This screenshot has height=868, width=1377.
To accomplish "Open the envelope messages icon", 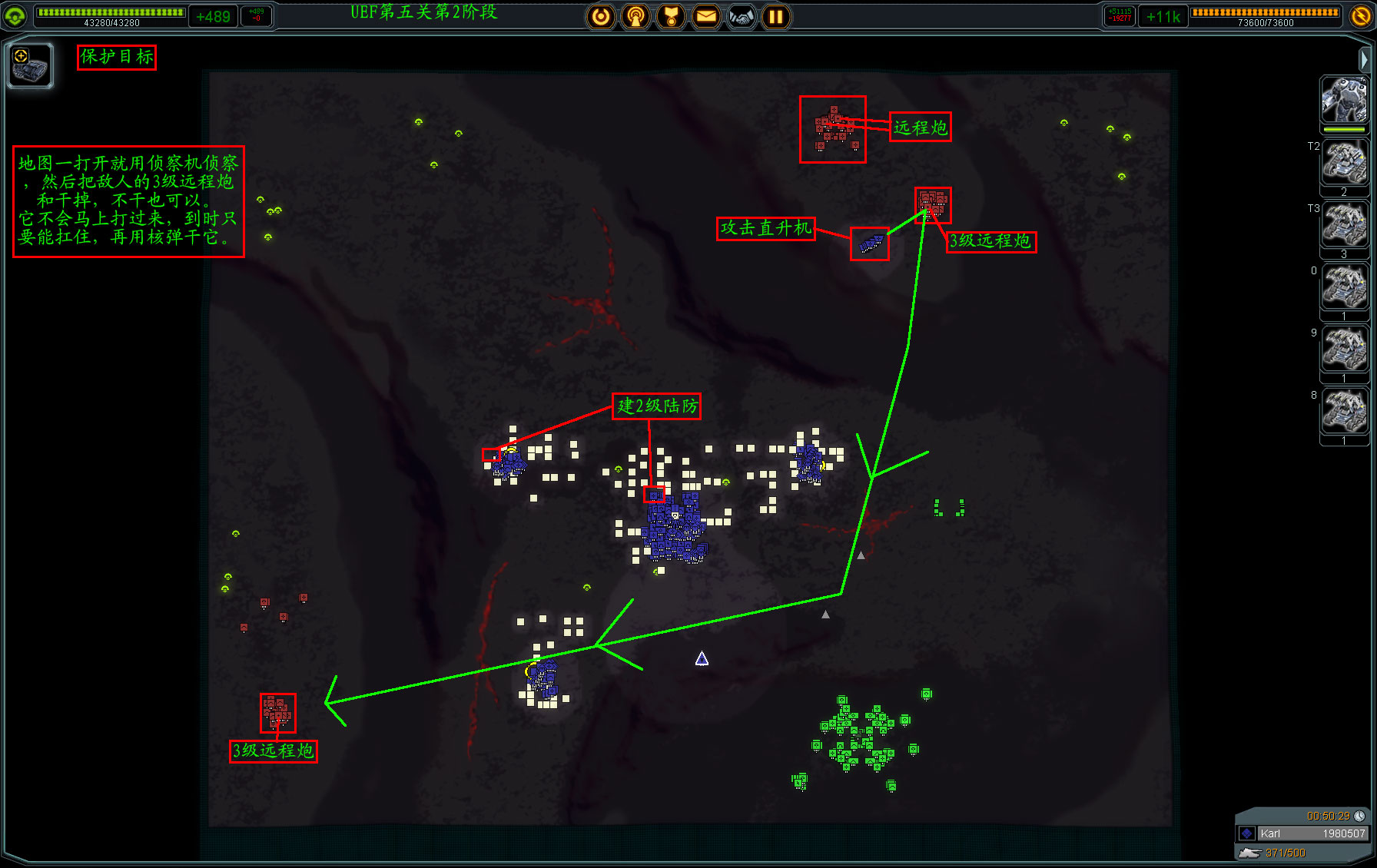I will [706, 16].
